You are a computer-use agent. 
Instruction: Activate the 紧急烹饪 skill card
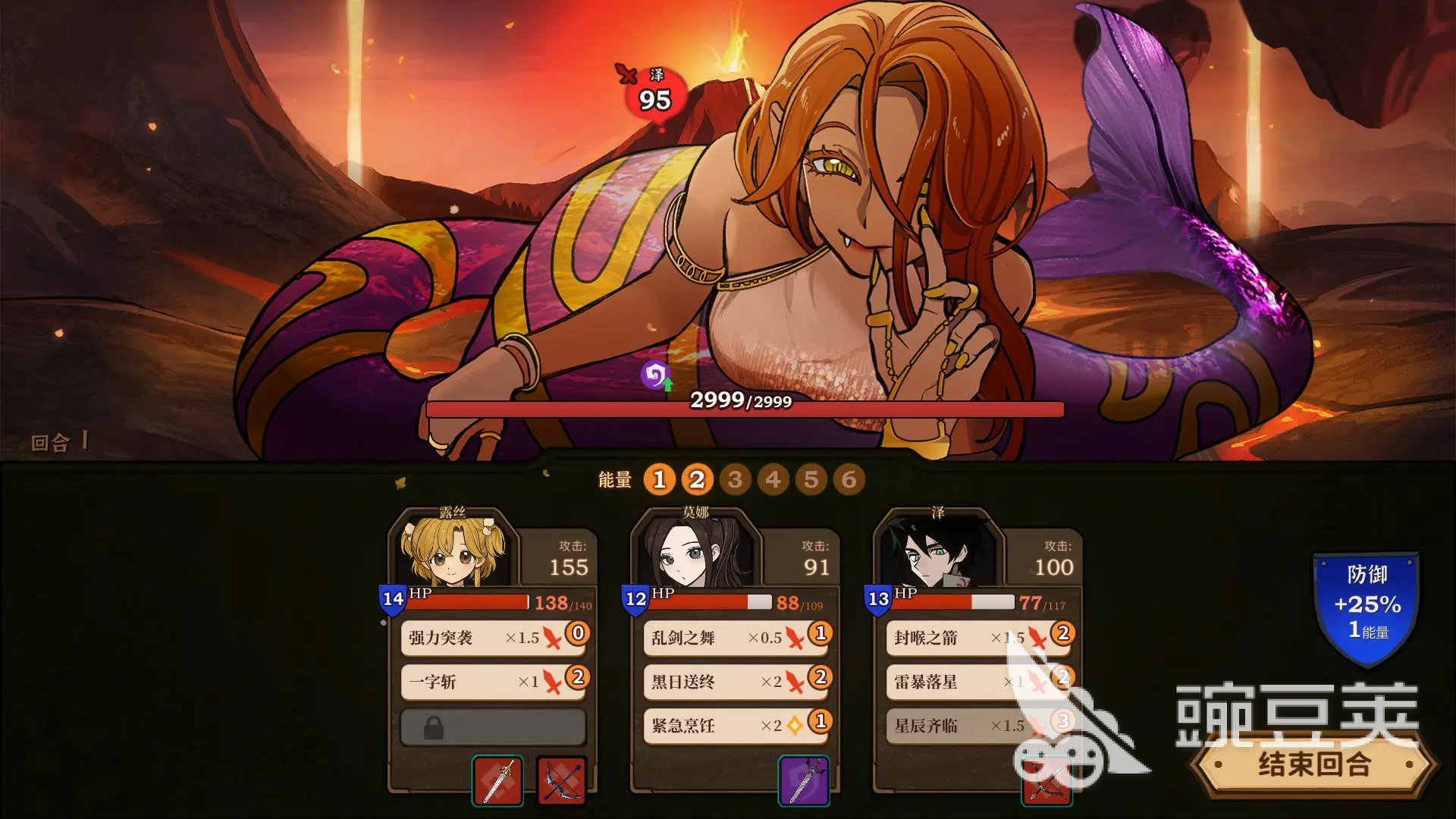[x=734, y=726]
